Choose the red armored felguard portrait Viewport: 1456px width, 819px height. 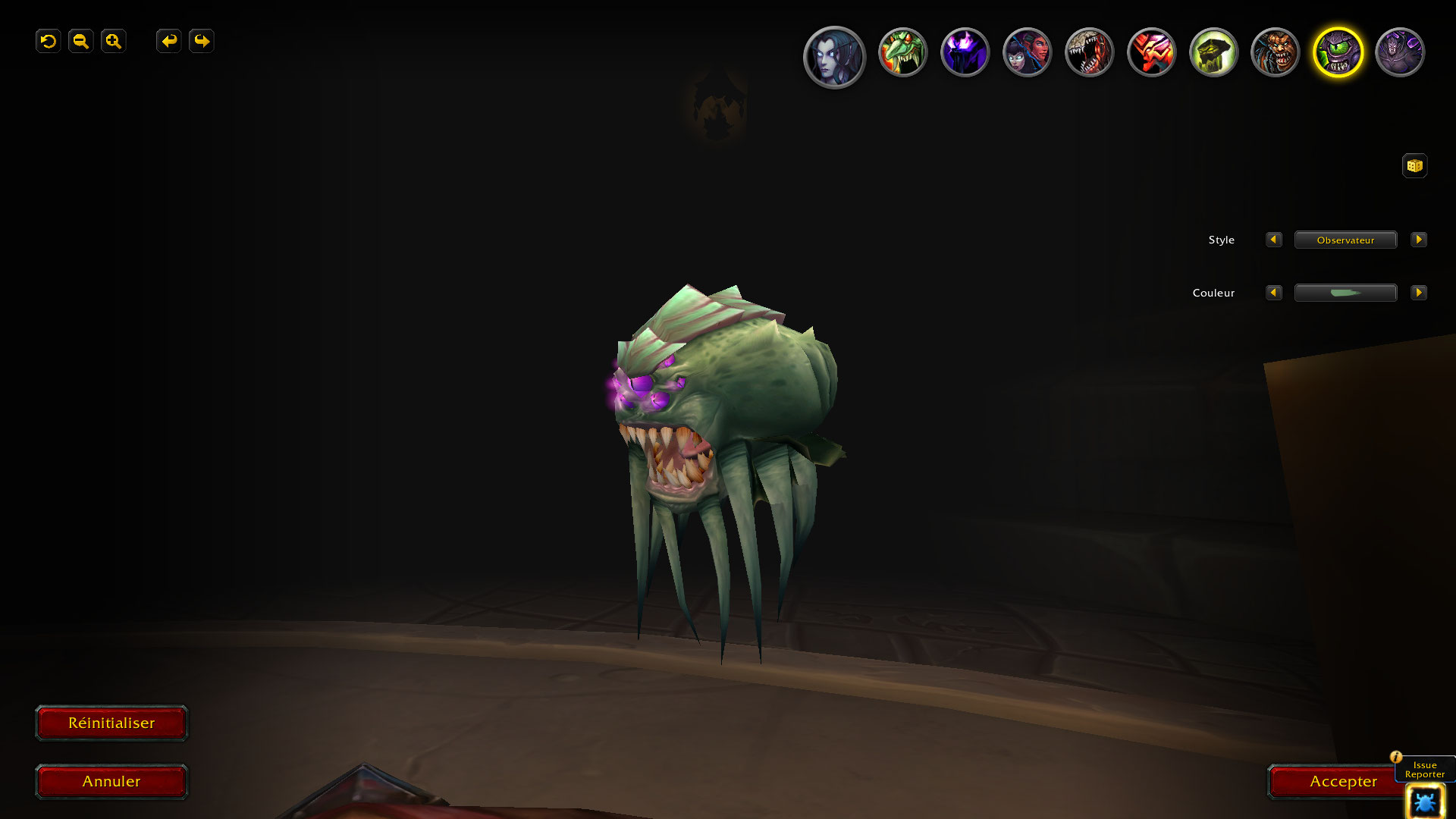tap(1151, 52)
